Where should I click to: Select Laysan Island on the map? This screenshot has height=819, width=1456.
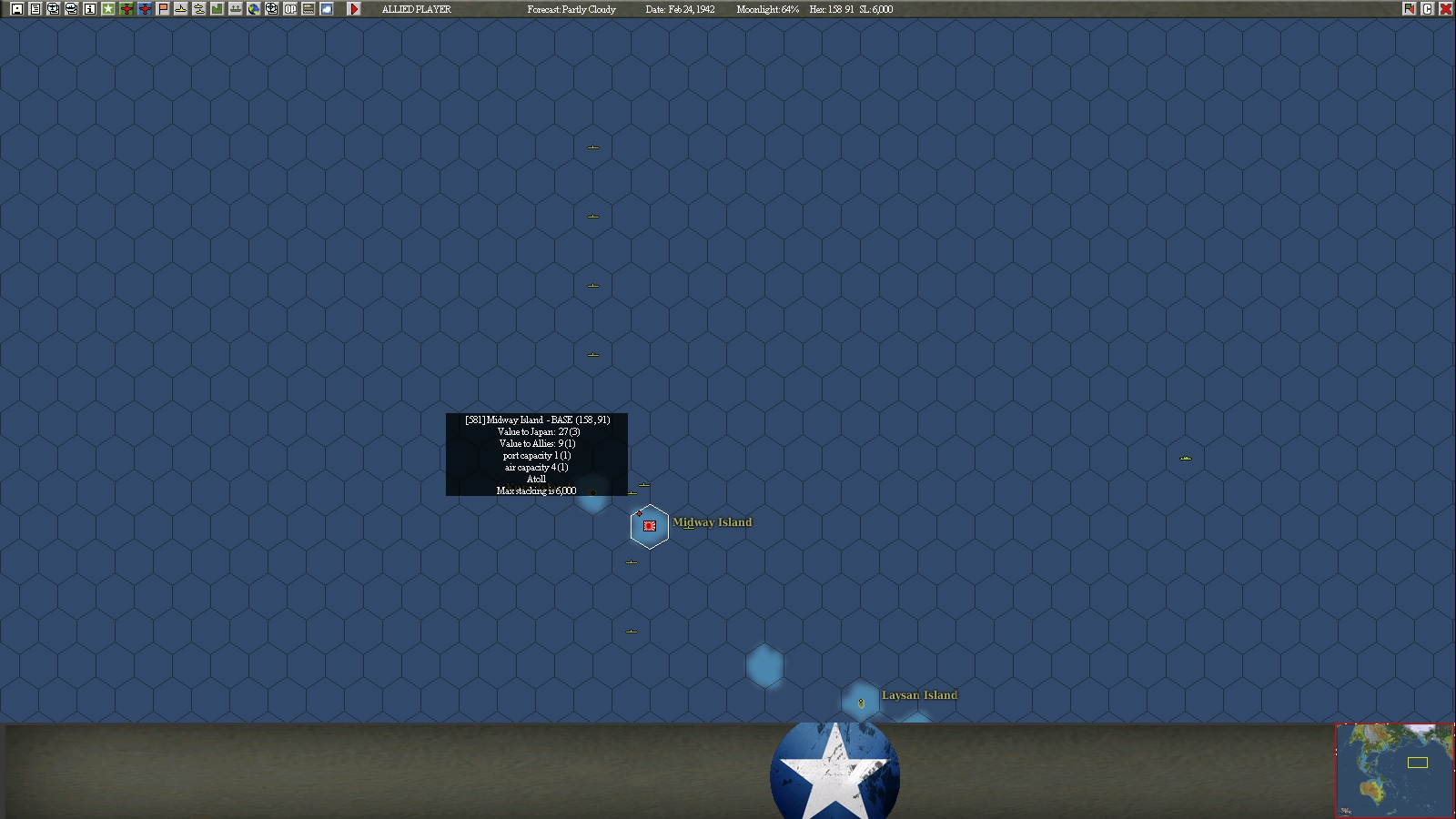point(860,703)
